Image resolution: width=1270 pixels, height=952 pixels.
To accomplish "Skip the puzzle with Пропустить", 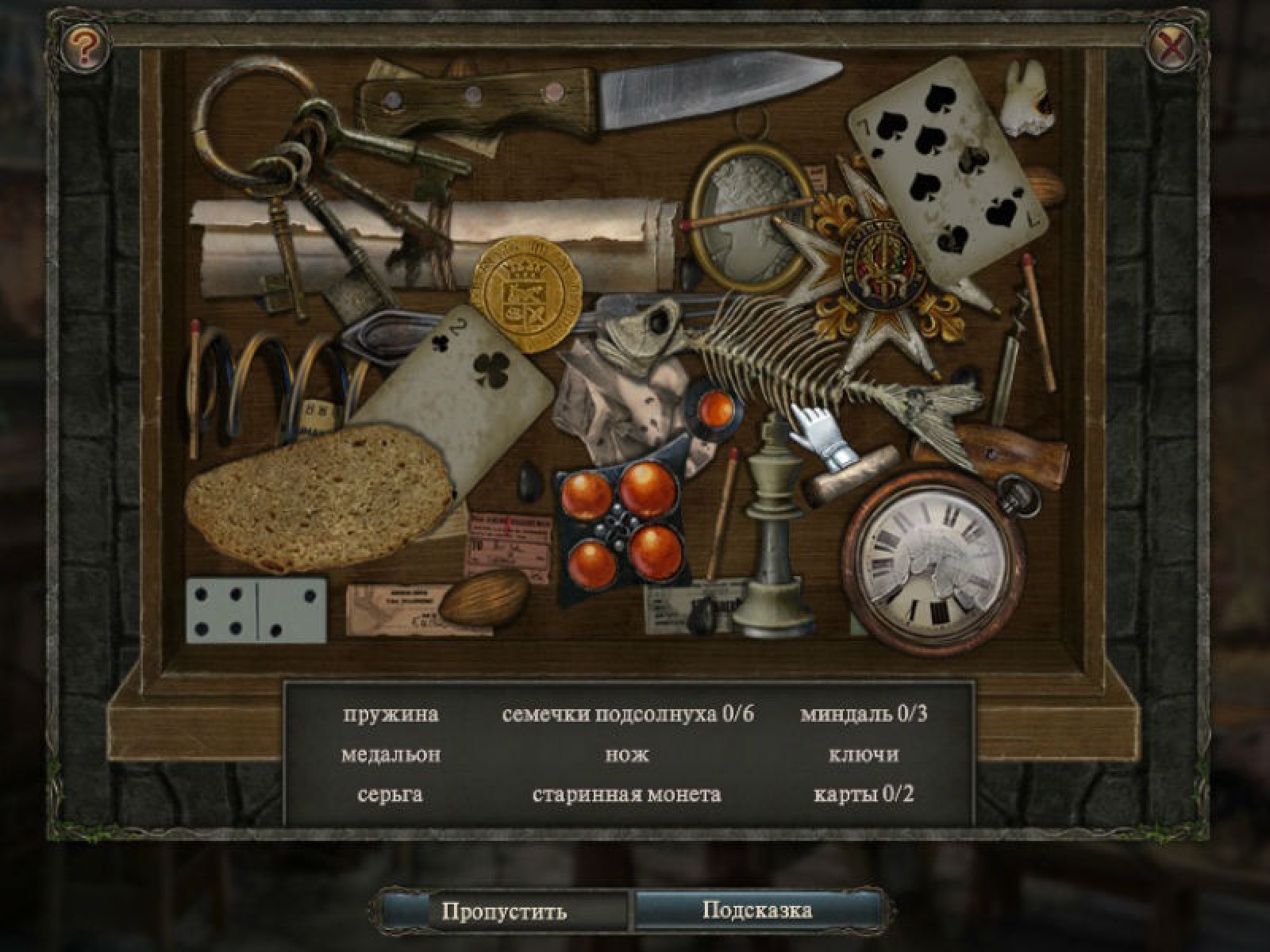I will [x=504, y=910].
